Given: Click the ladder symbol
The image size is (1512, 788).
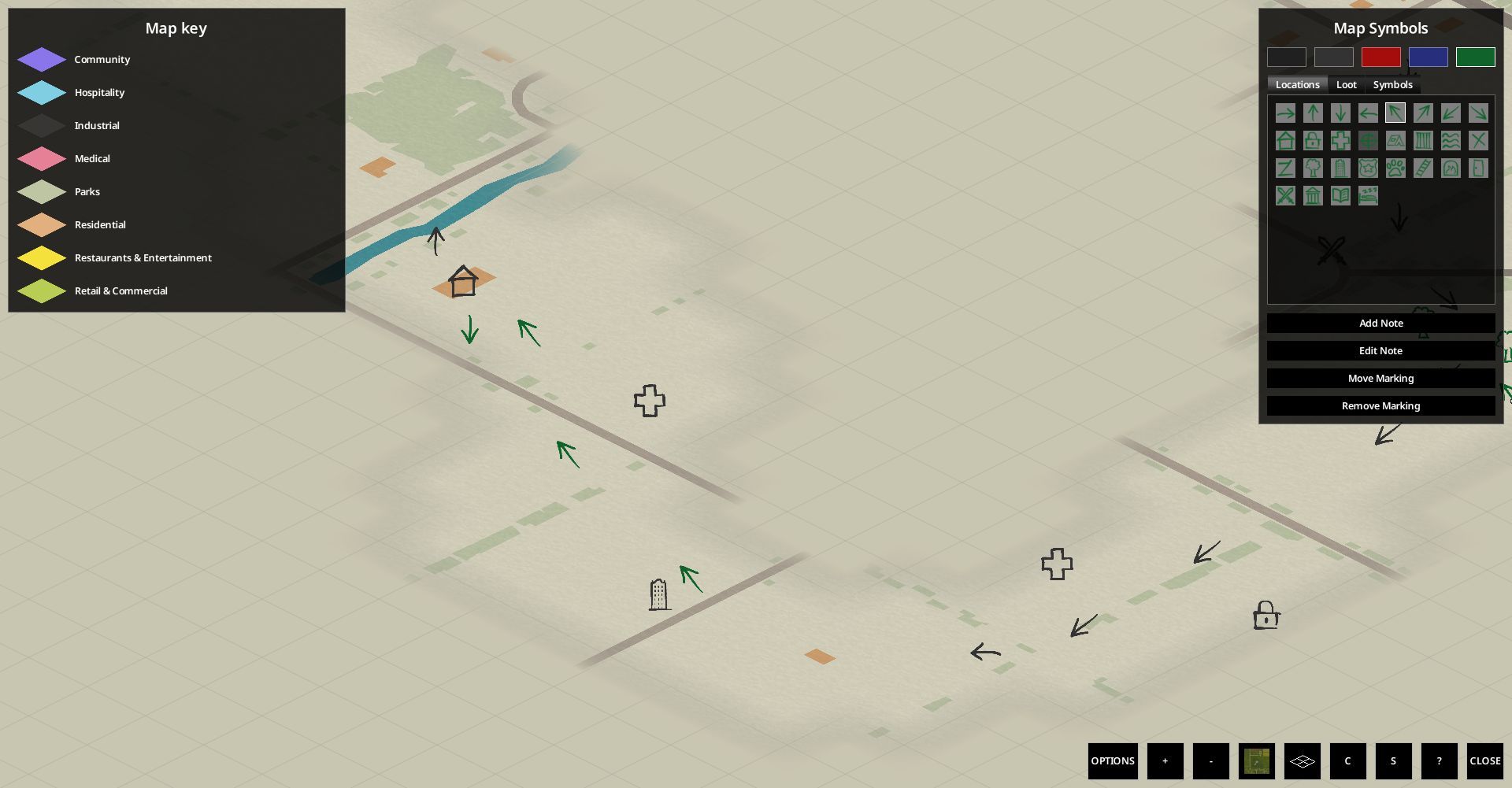Looking at the screenshot, I should (1424, 168).
